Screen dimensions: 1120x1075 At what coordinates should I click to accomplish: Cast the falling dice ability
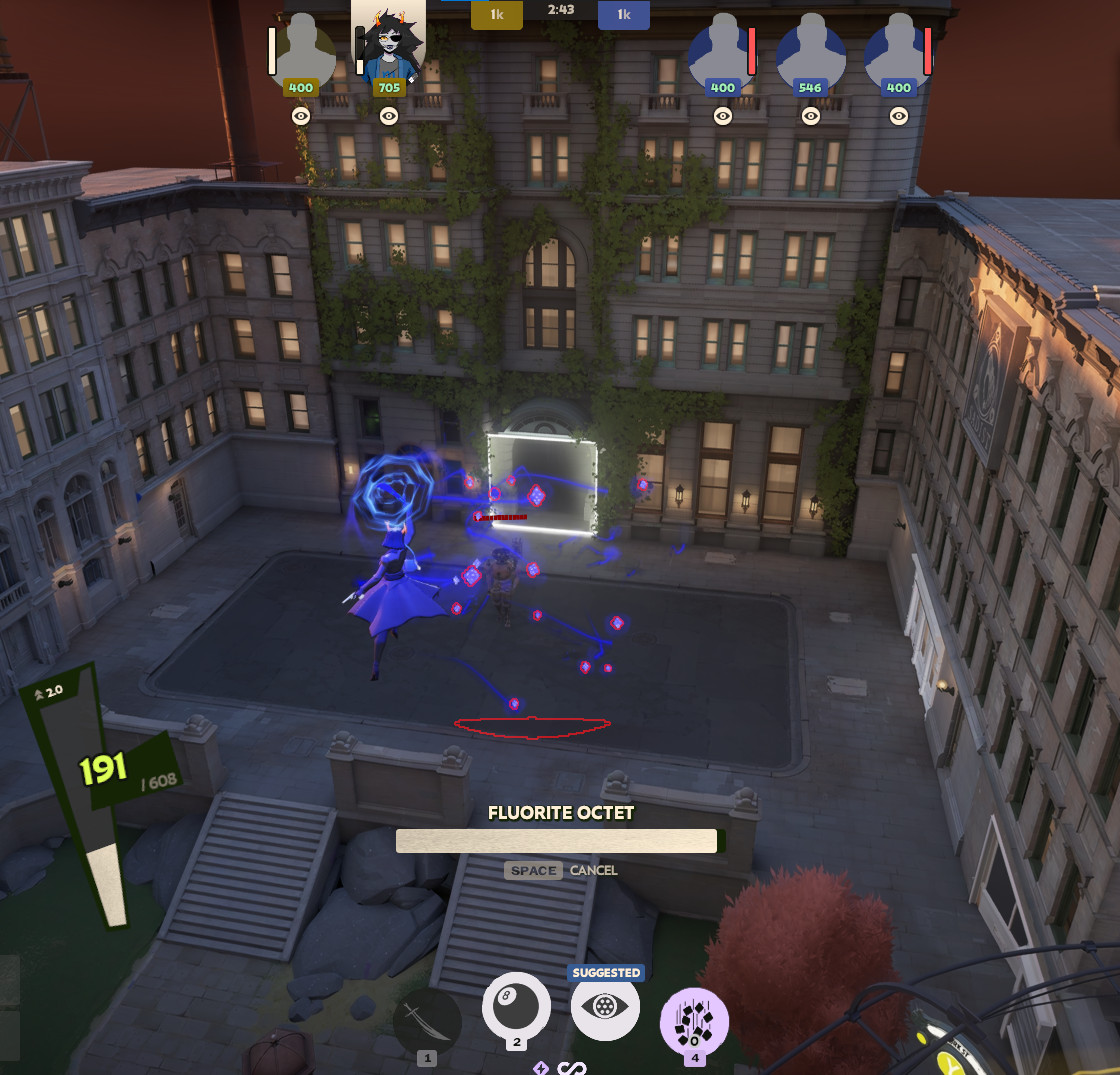(694, 1021)
